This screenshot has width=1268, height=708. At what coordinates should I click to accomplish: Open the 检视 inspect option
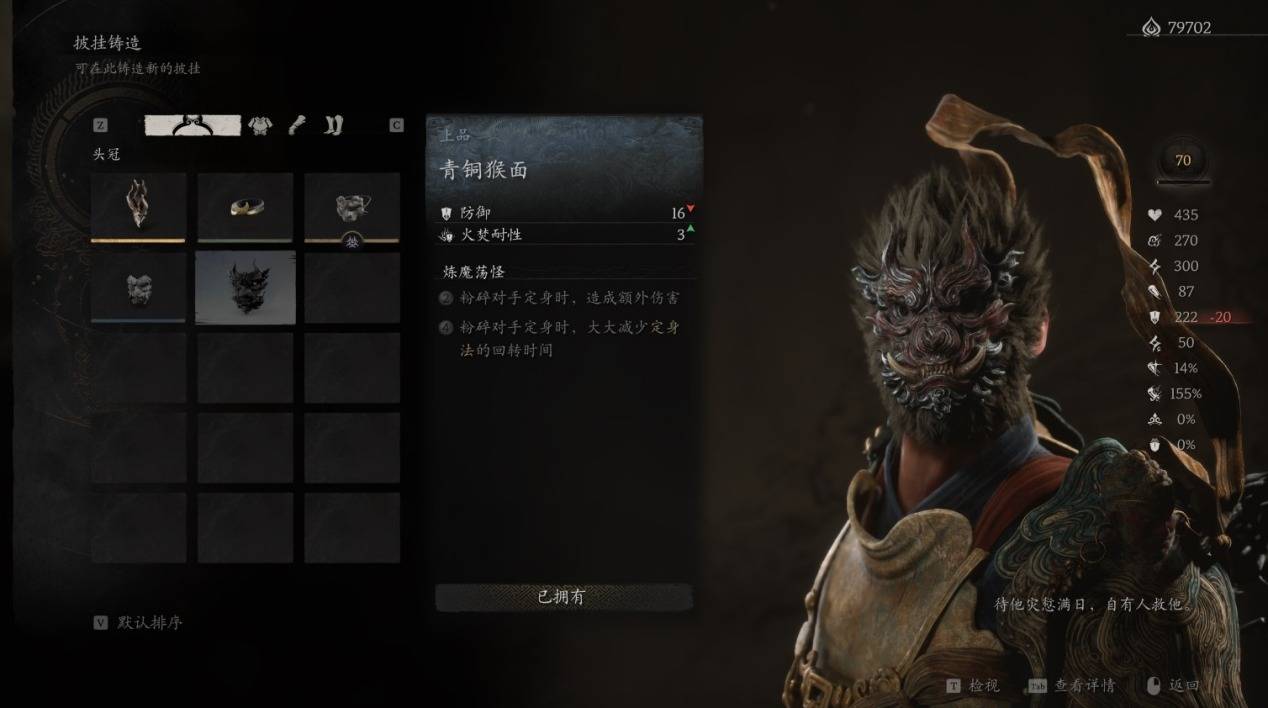click(972, 686)
